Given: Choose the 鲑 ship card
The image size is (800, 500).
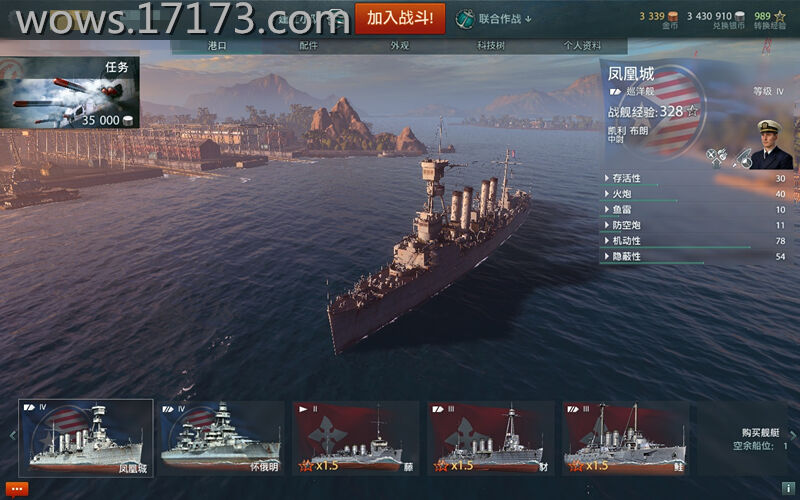Looking at the screenshot, I should point(626,437).
